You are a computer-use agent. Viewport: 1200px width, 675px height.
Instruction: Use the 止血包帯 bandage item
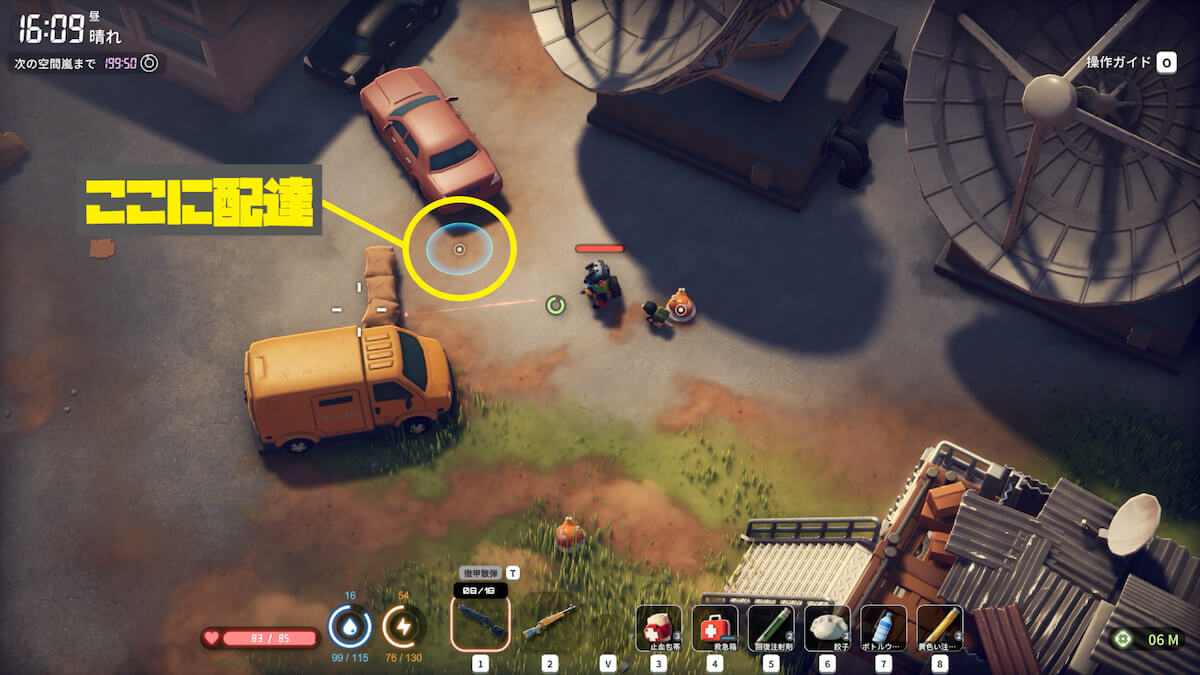tap(658, 628)
